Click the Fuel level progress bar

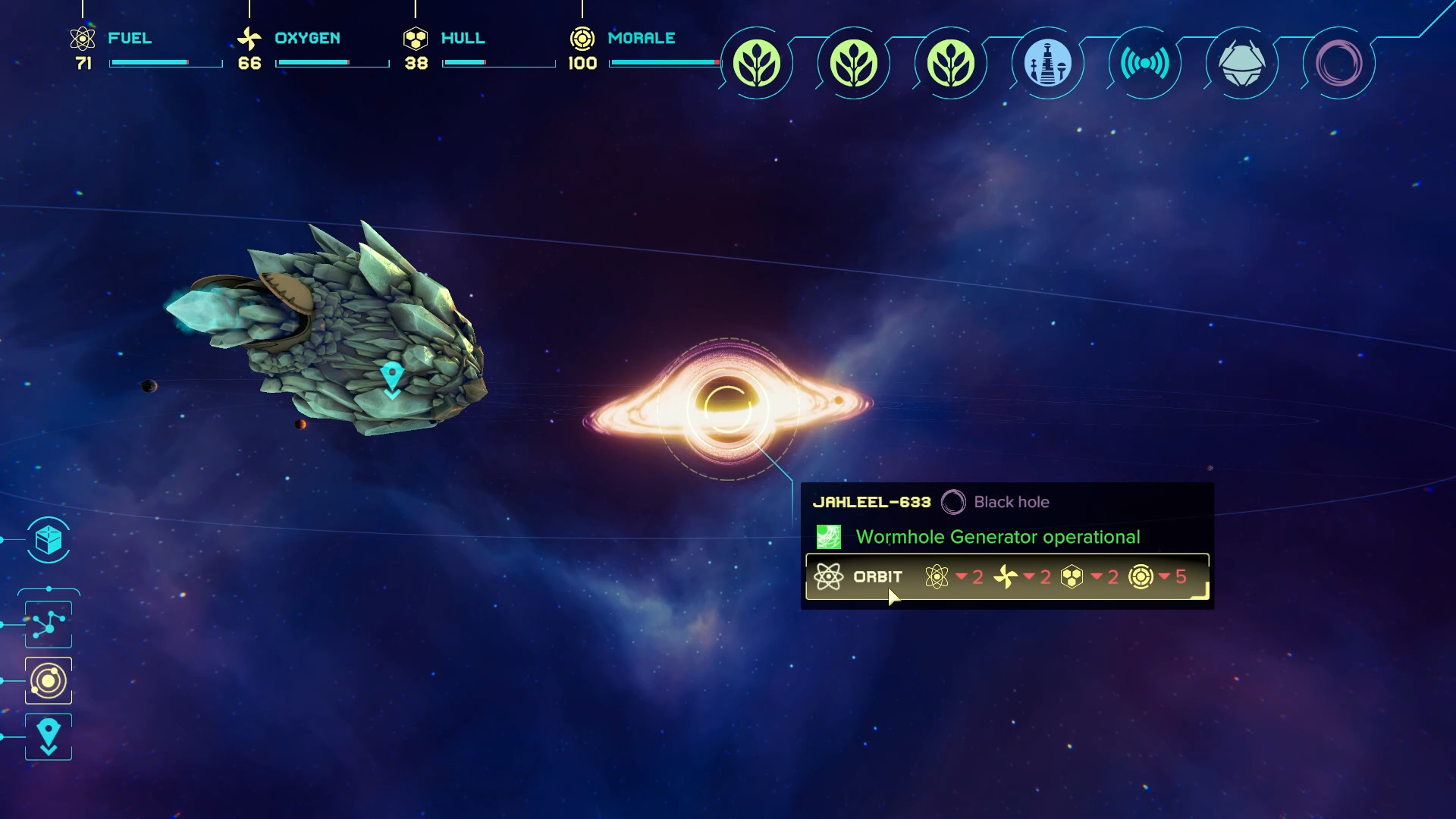pyautogui.click(x=164, y=64)
